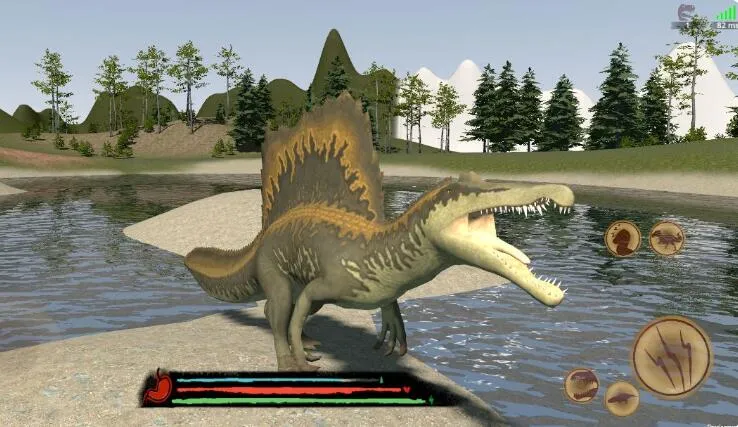Activate the sleeping head rest icon
Screen dimensions: 738x427
[622, 238]
